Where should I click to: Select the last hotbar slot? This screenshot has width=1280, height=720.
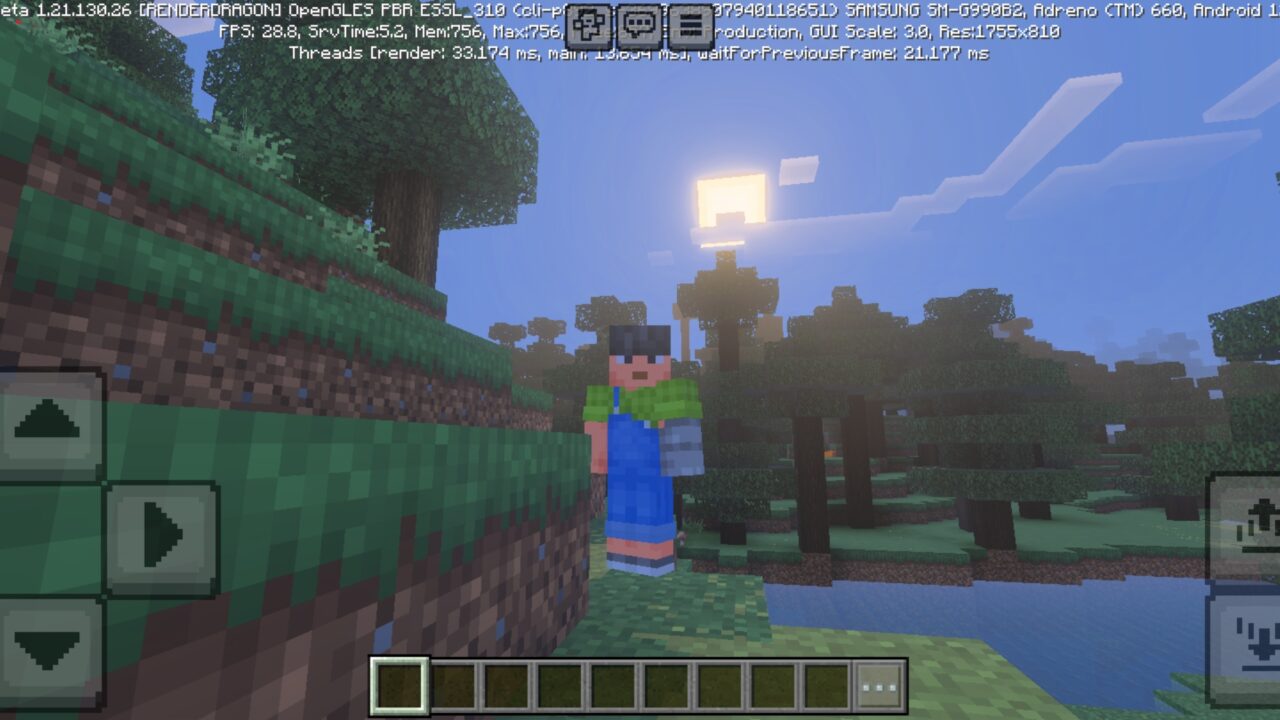click(x=824, y=685)
